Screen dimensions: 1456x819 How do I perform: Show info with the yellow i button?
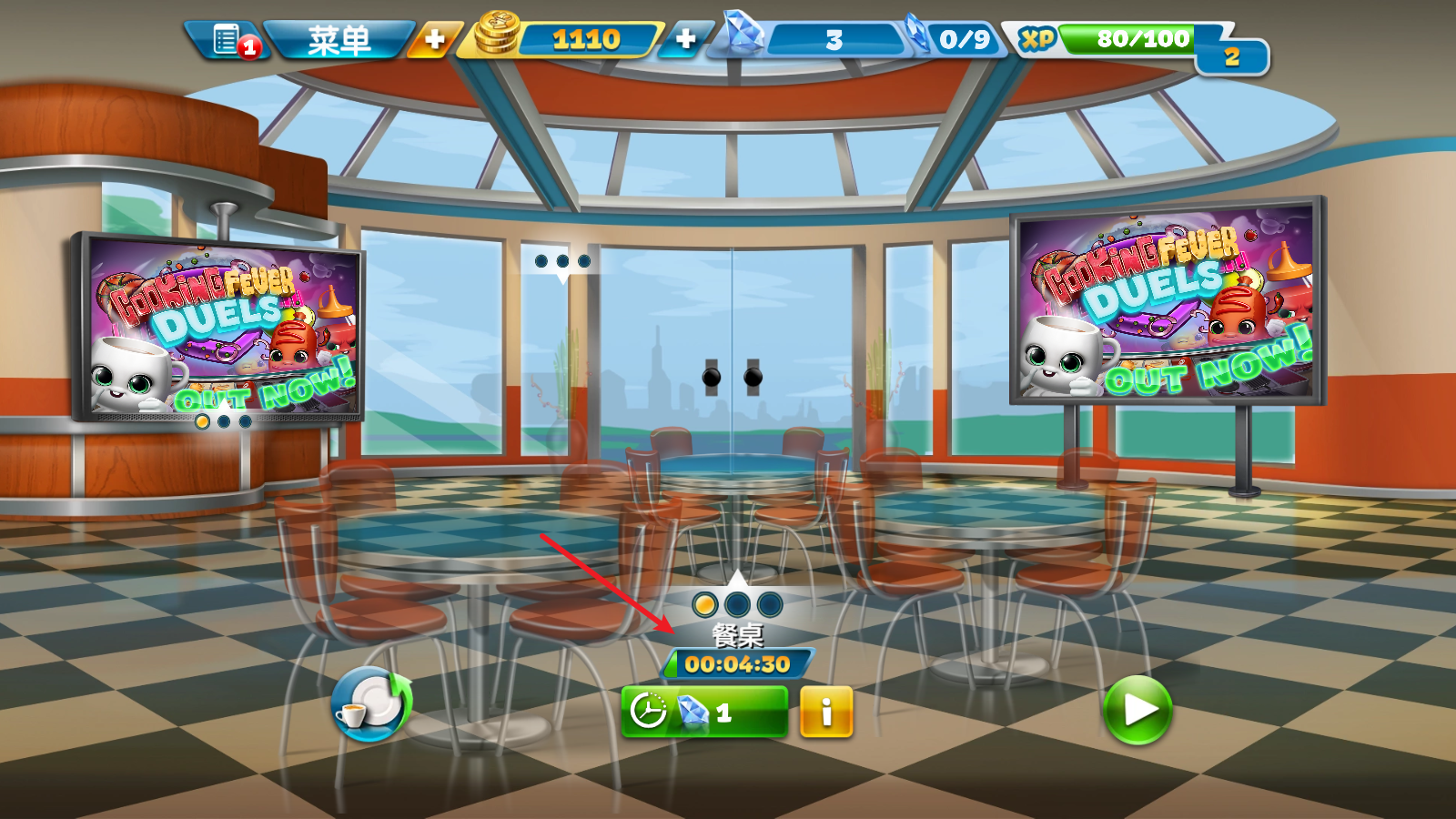coord(826,712)
